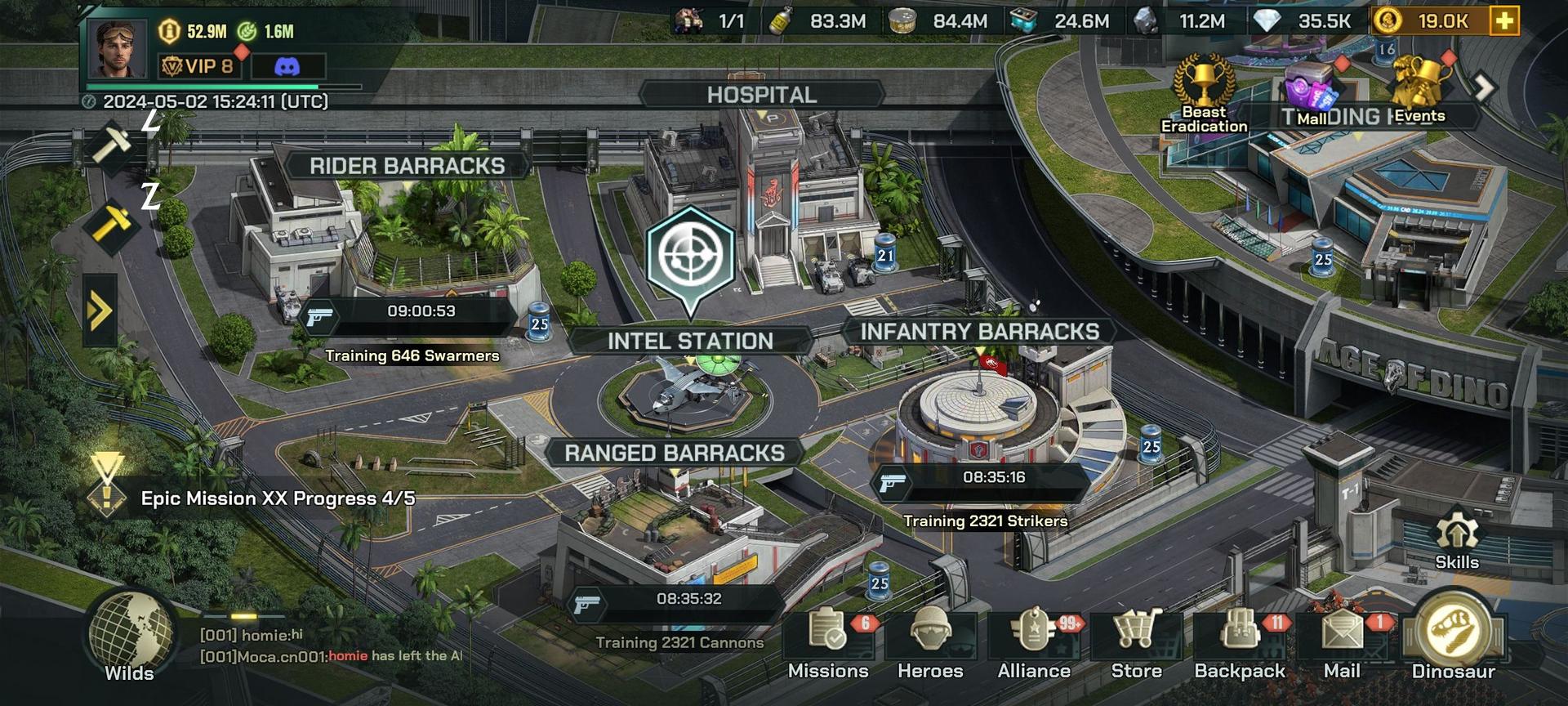
Task: Open the VIP 8 panel
Action: tap(198, 66)
